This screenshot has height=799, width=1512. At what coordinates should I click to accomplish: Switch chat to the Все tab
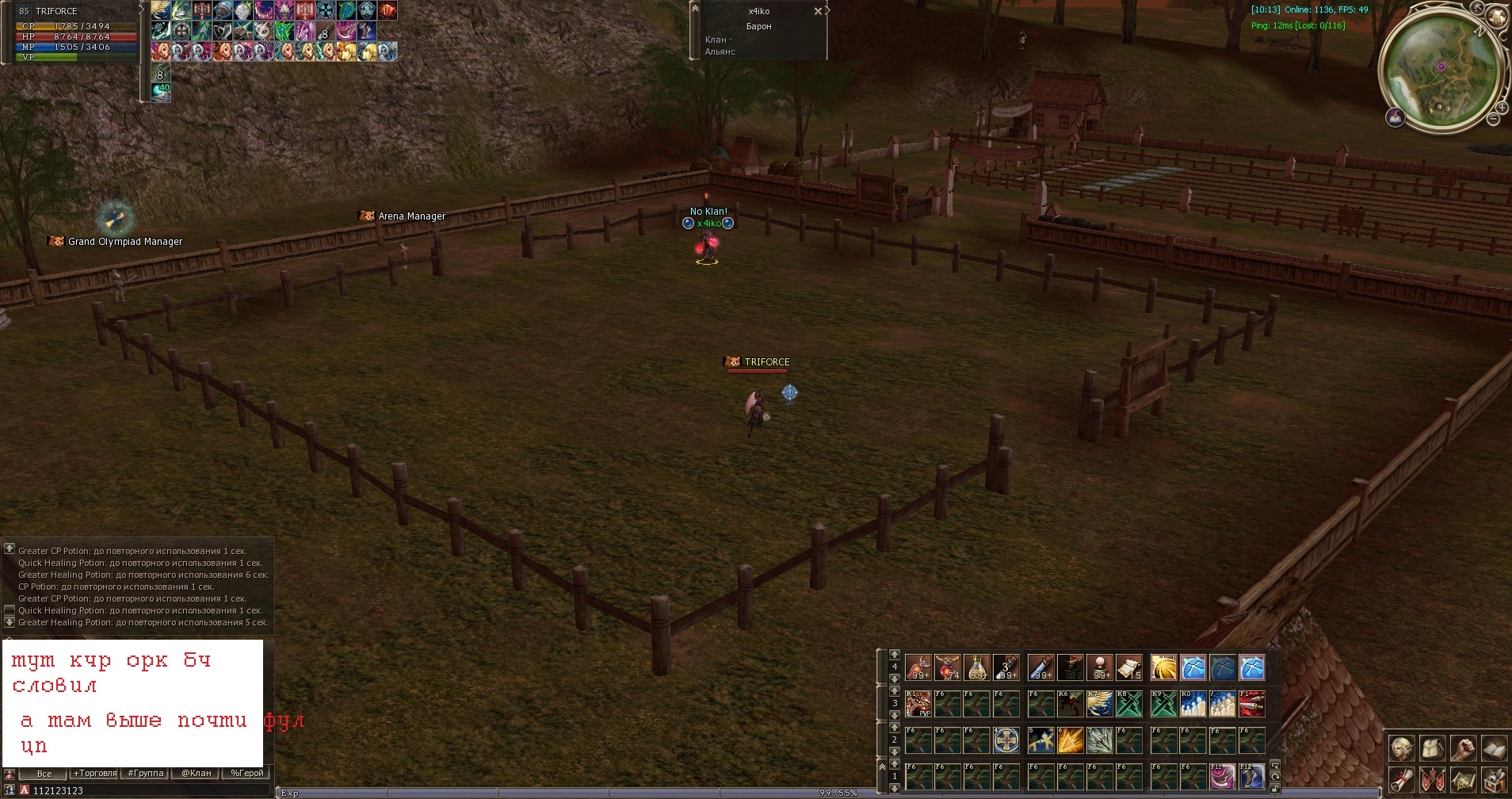[44, 774]
